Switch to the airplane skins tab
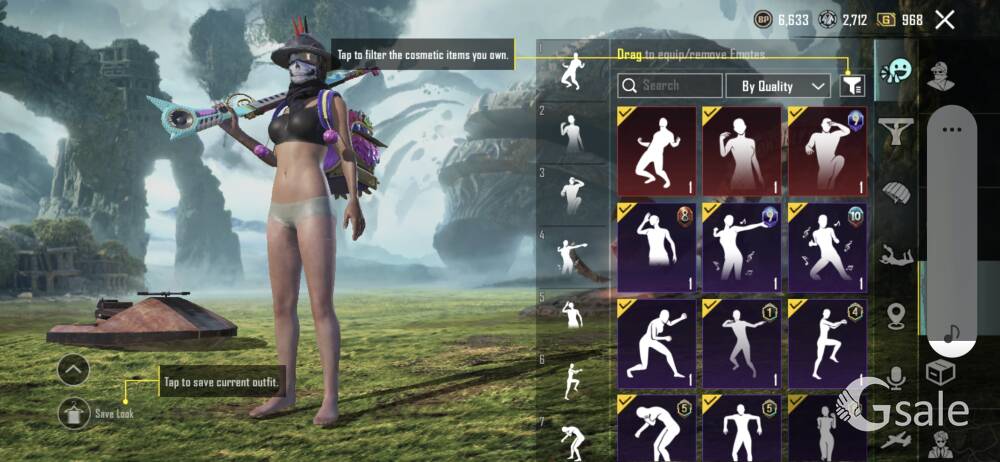Screen dimensions: 1000x462 coord(897,438)
